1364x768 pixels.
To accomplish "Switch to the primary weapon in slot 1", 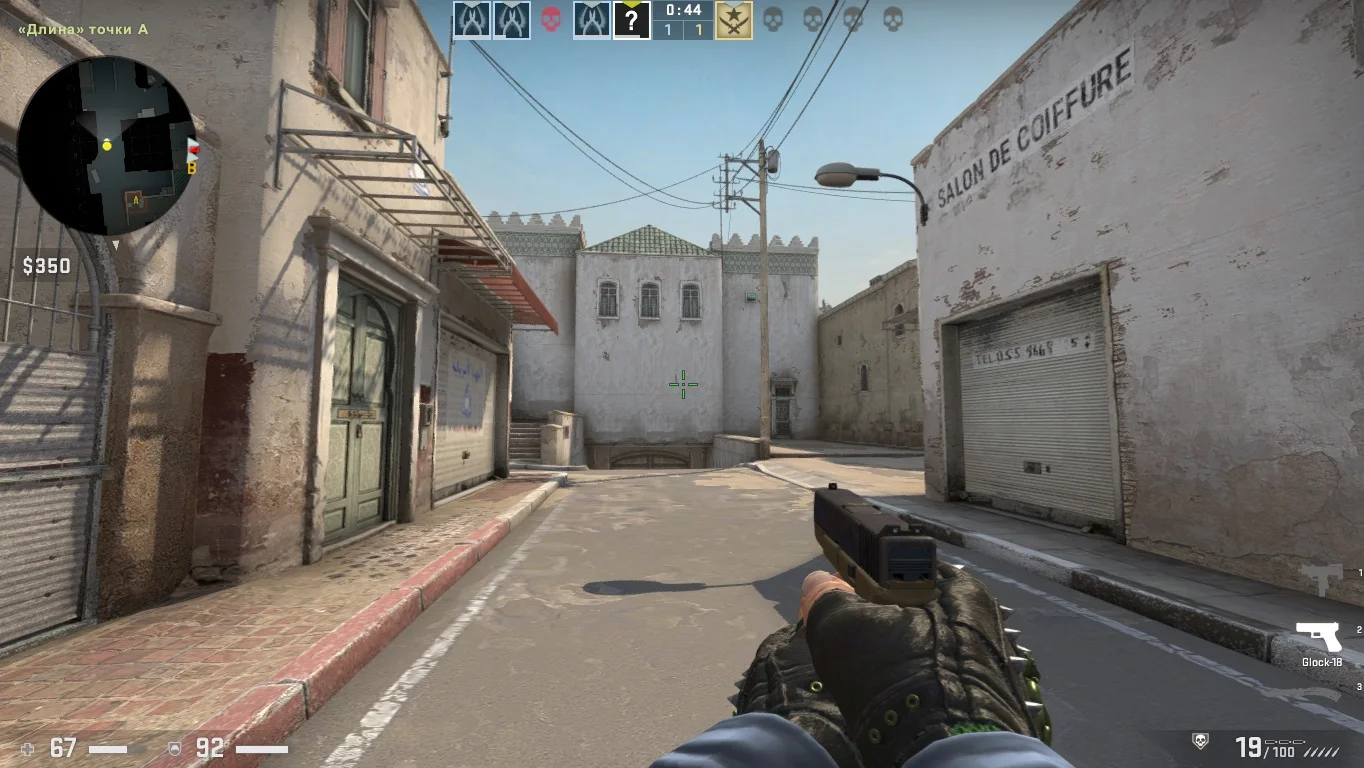I will coord(1322,577).
